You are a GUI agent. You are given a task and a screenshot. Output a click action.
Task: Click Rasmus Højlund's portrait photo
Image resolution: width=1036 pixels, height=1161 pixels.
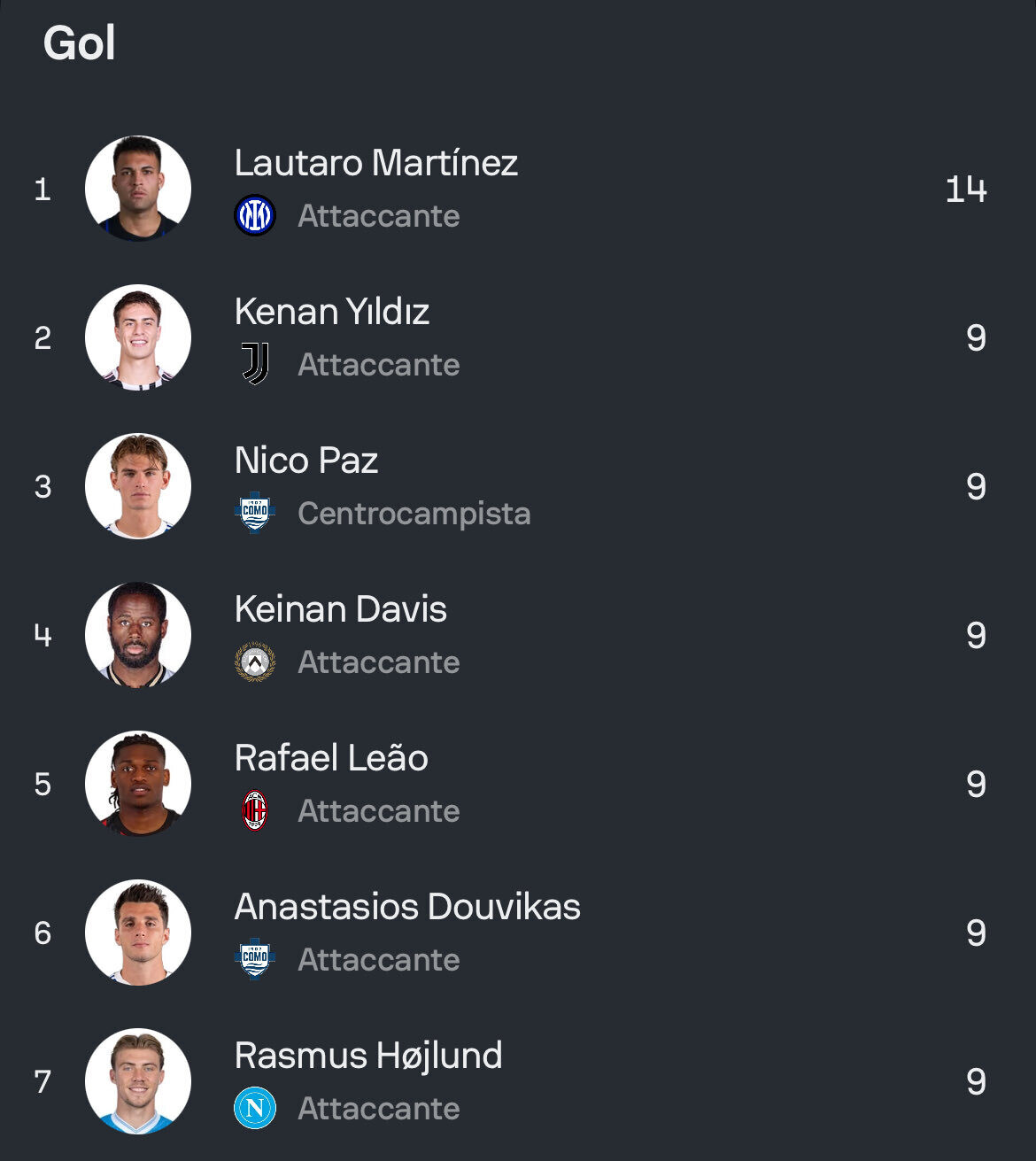(138, 1081)
